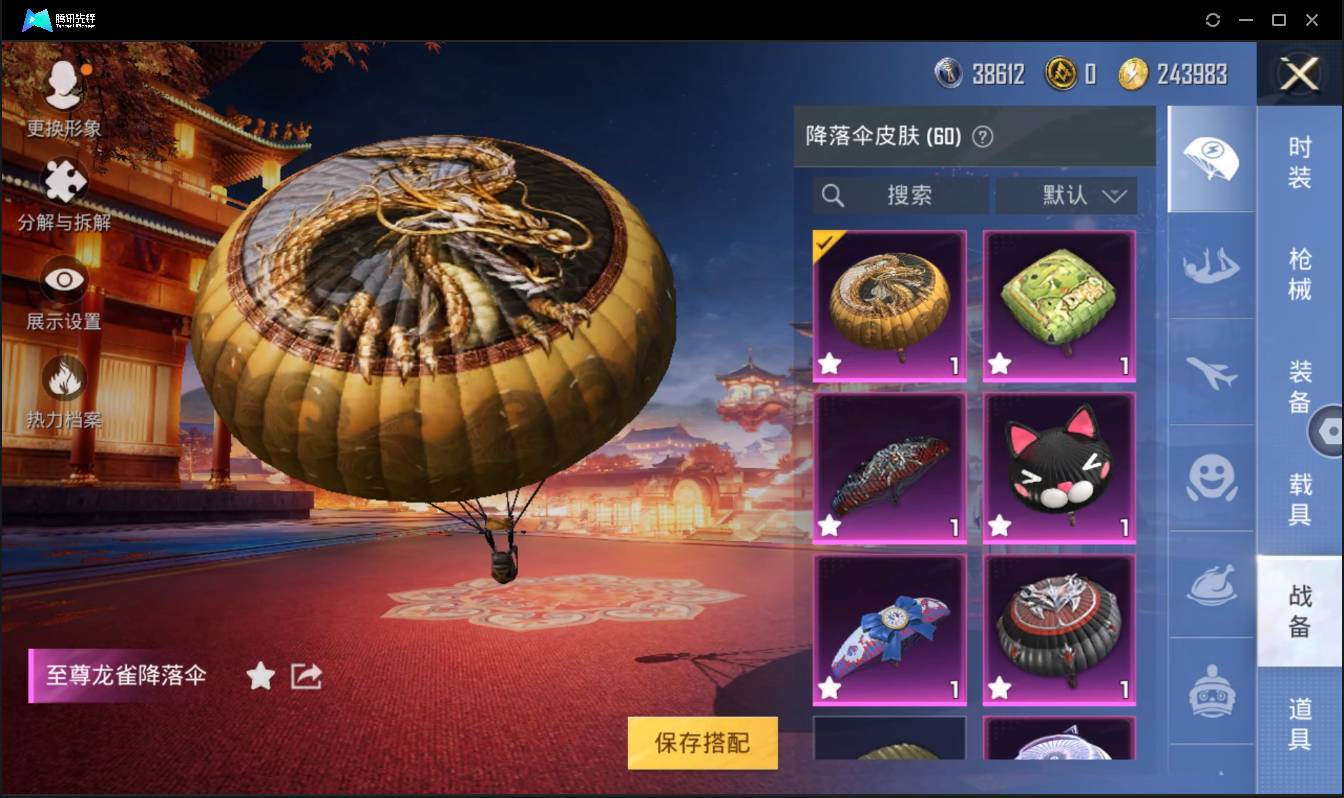1344x798 pixels.
Task: Open the bottom backpack robot category icon
Action: [1211, 690]
